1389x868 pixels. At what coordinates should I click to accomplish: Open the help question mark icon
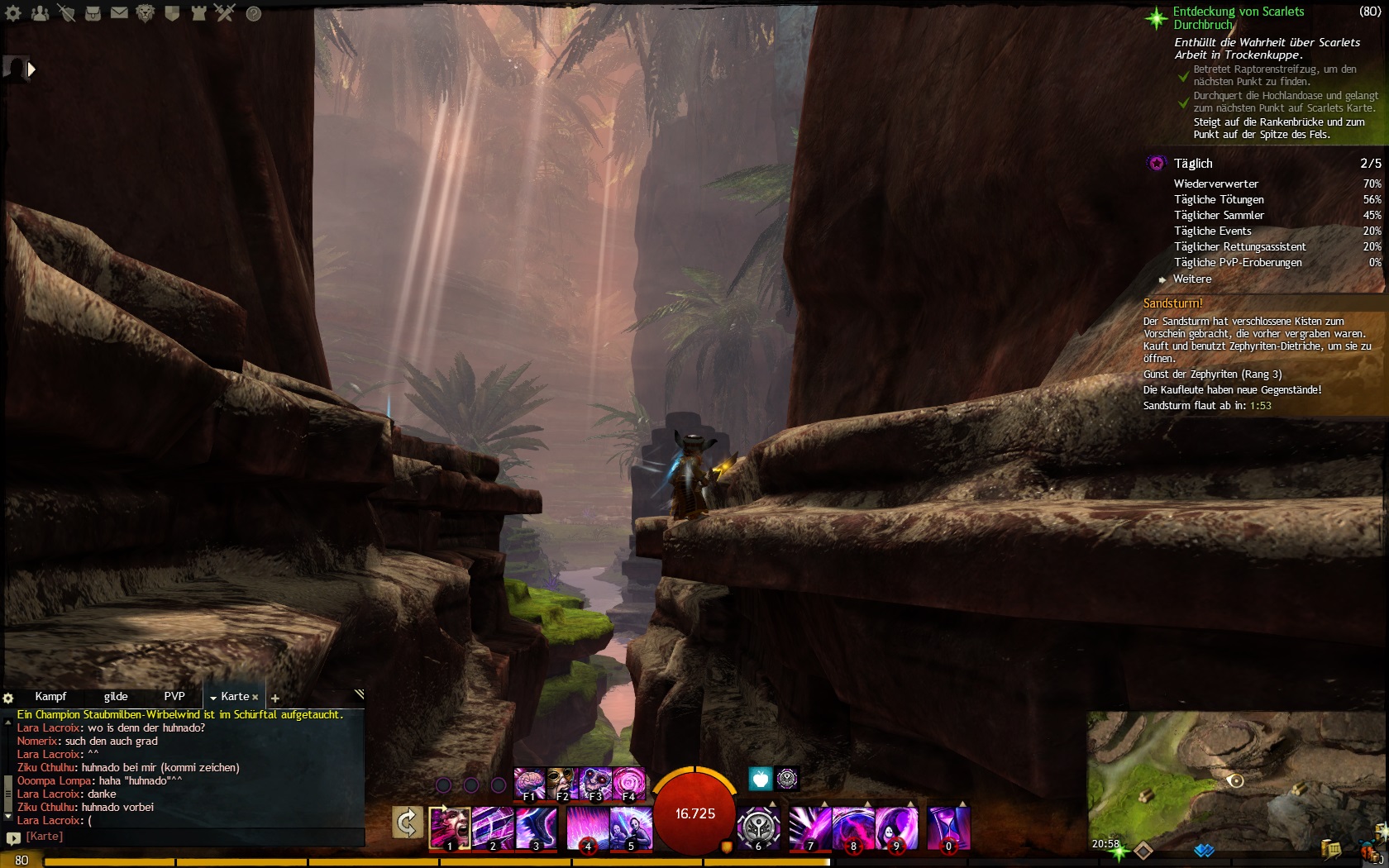(x=254, y=13)
